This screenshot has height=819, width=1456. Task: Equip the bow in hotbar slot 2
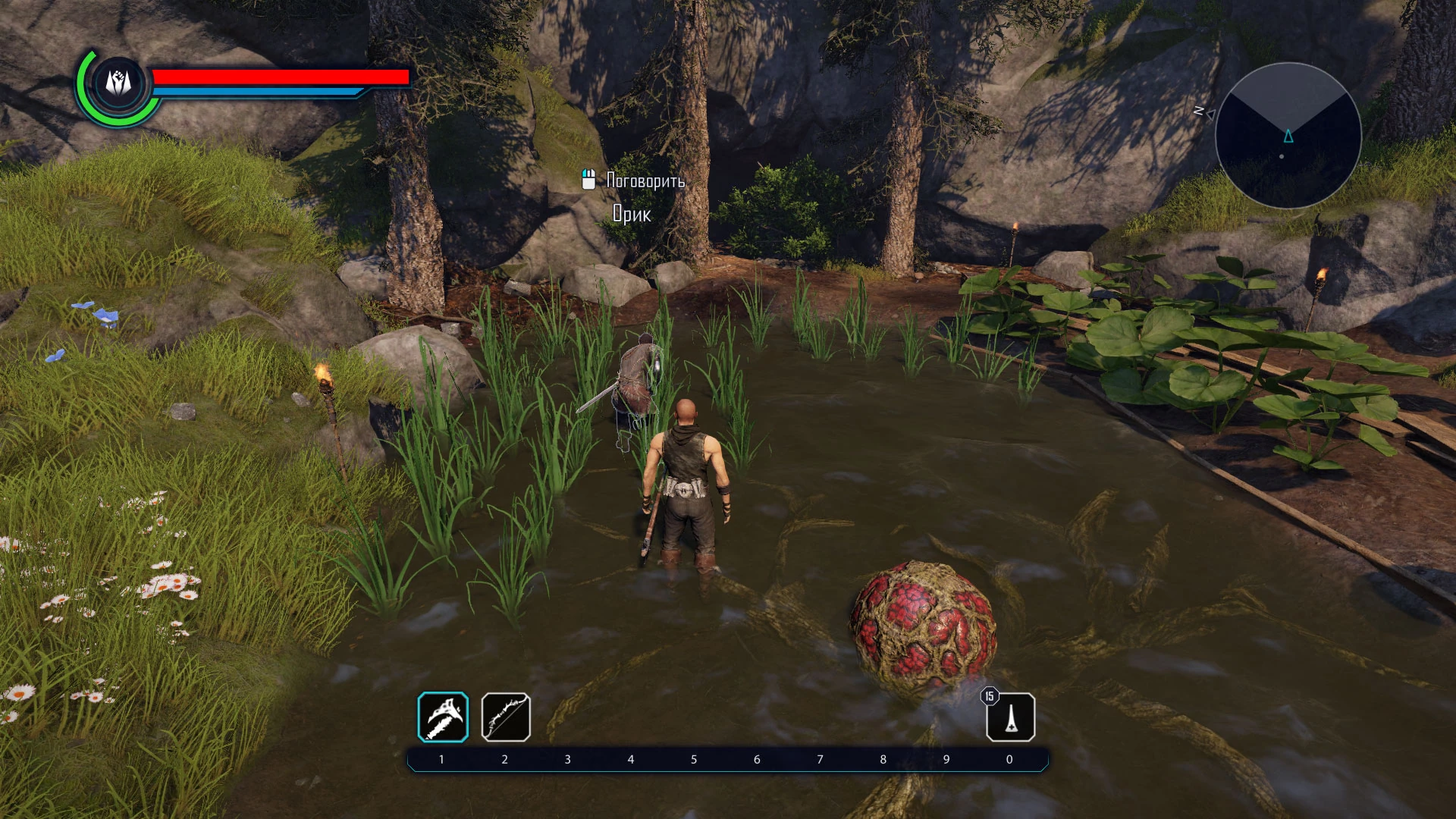(x=506, y=717)
